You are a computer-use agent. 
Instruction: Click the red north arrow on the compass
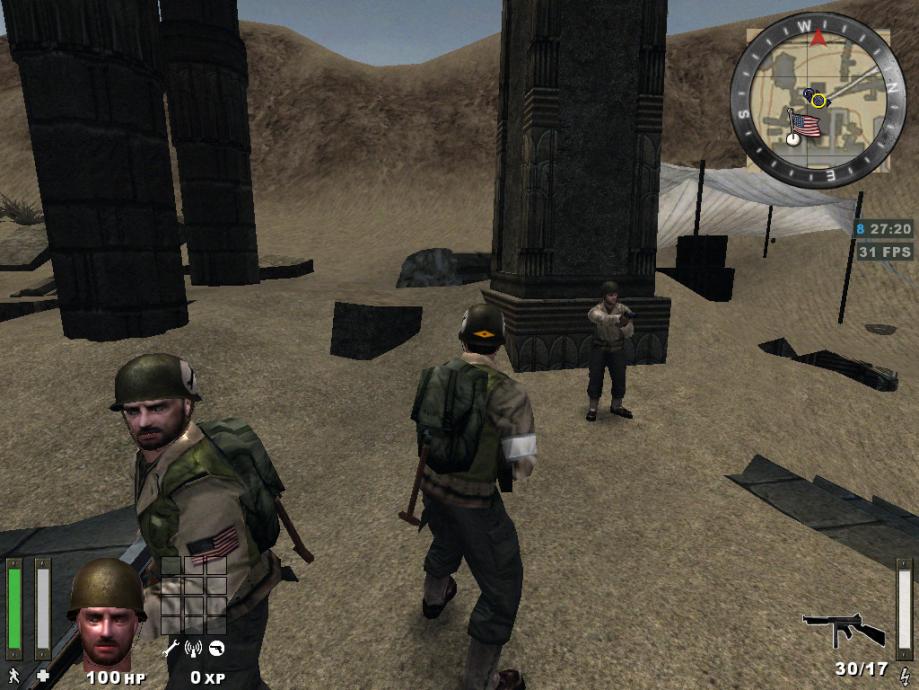818,38
